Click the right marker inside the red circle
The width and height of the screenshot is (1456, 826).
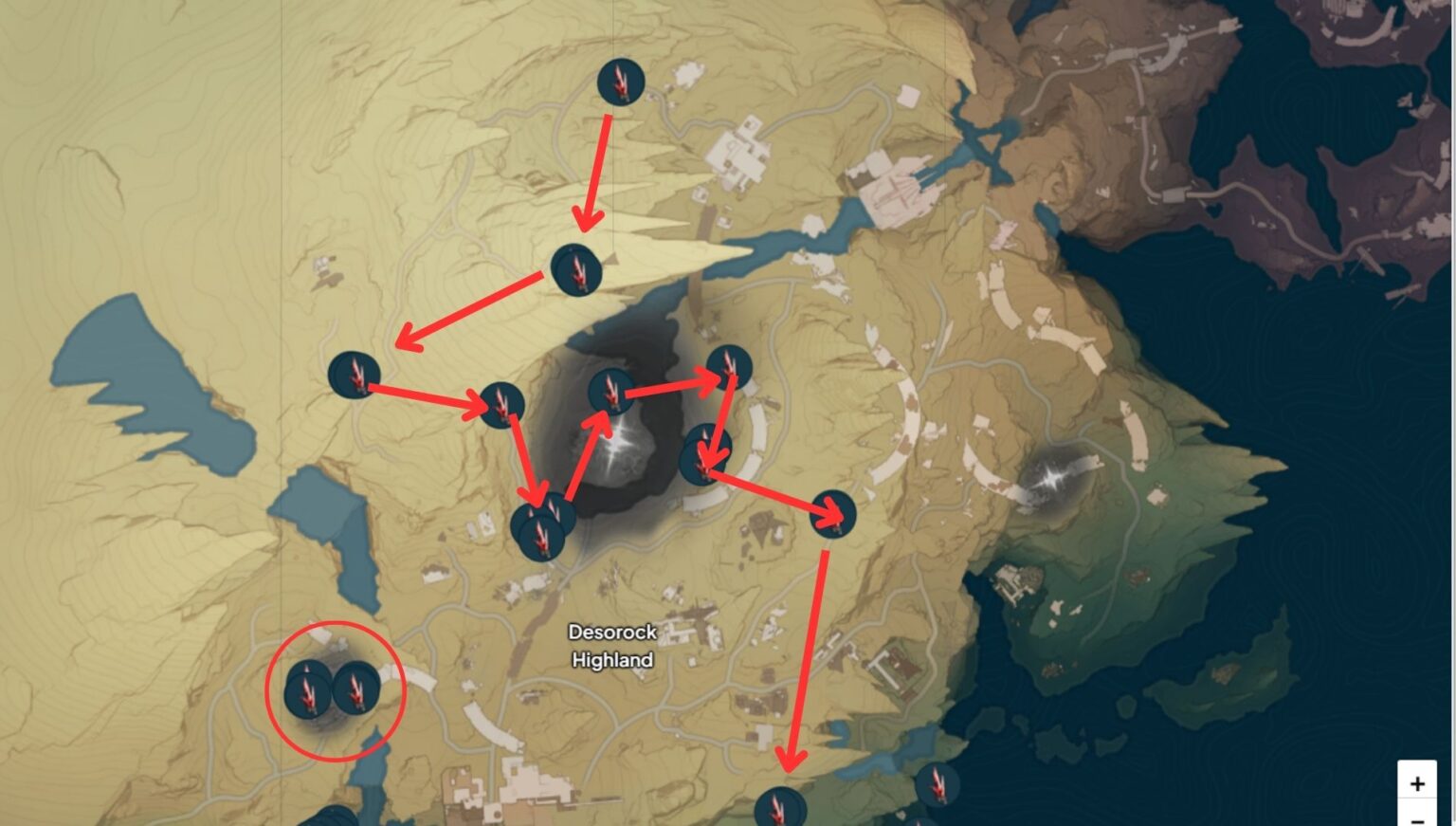coord(358,692)
